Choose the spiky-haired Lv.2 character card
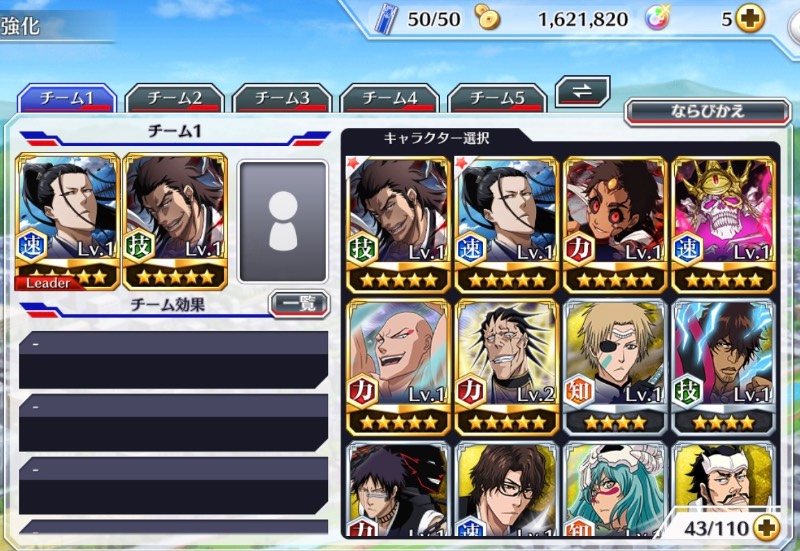Viewport: 800px width, 551px height. [507, 365]
